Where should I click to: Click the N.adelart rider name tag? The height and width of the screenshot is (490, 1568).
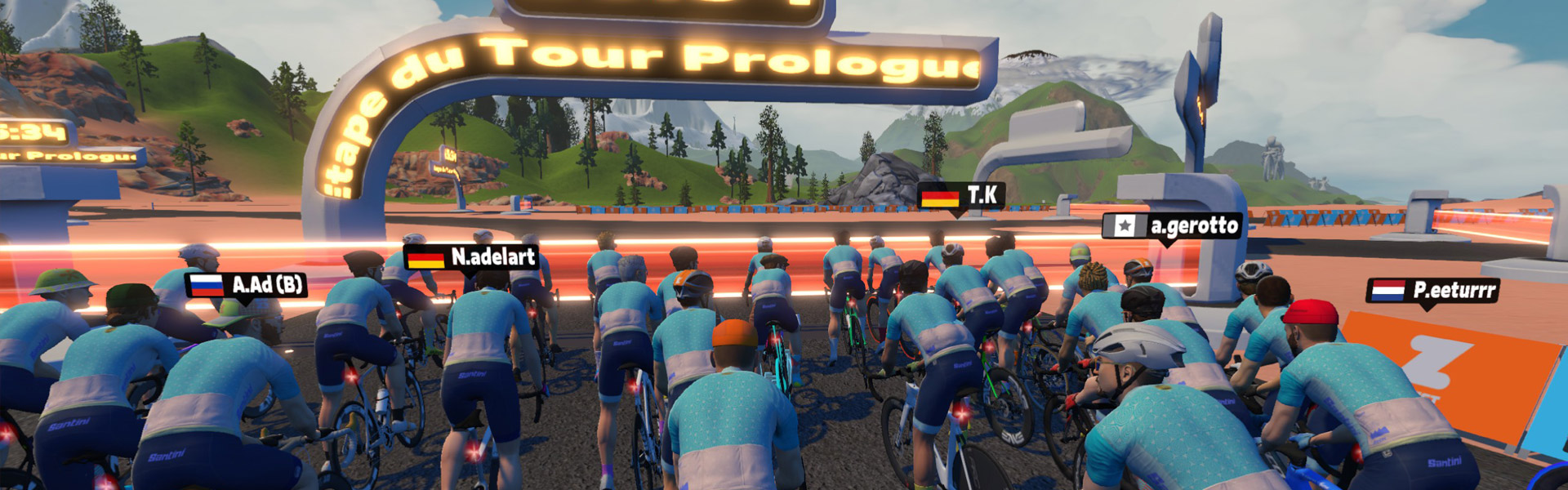[x=471, y=257]
